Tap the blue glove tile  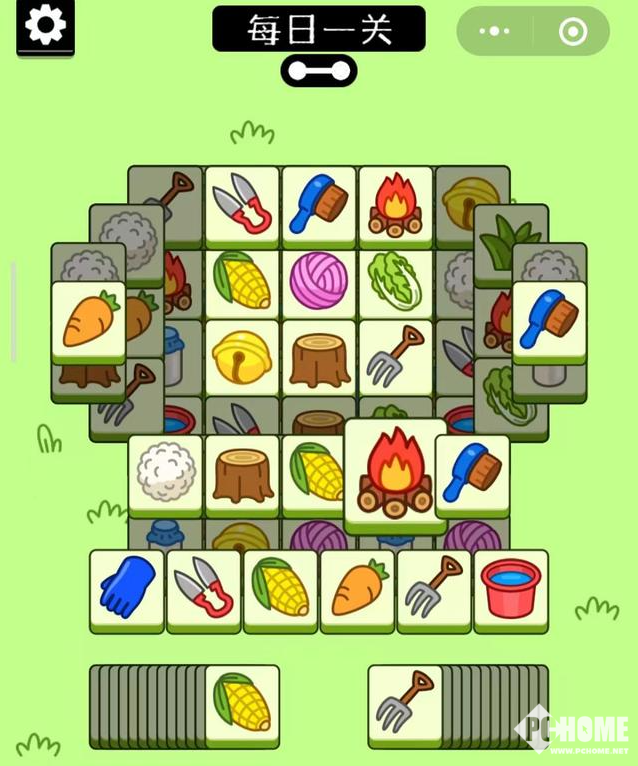[x=127, y=587]
